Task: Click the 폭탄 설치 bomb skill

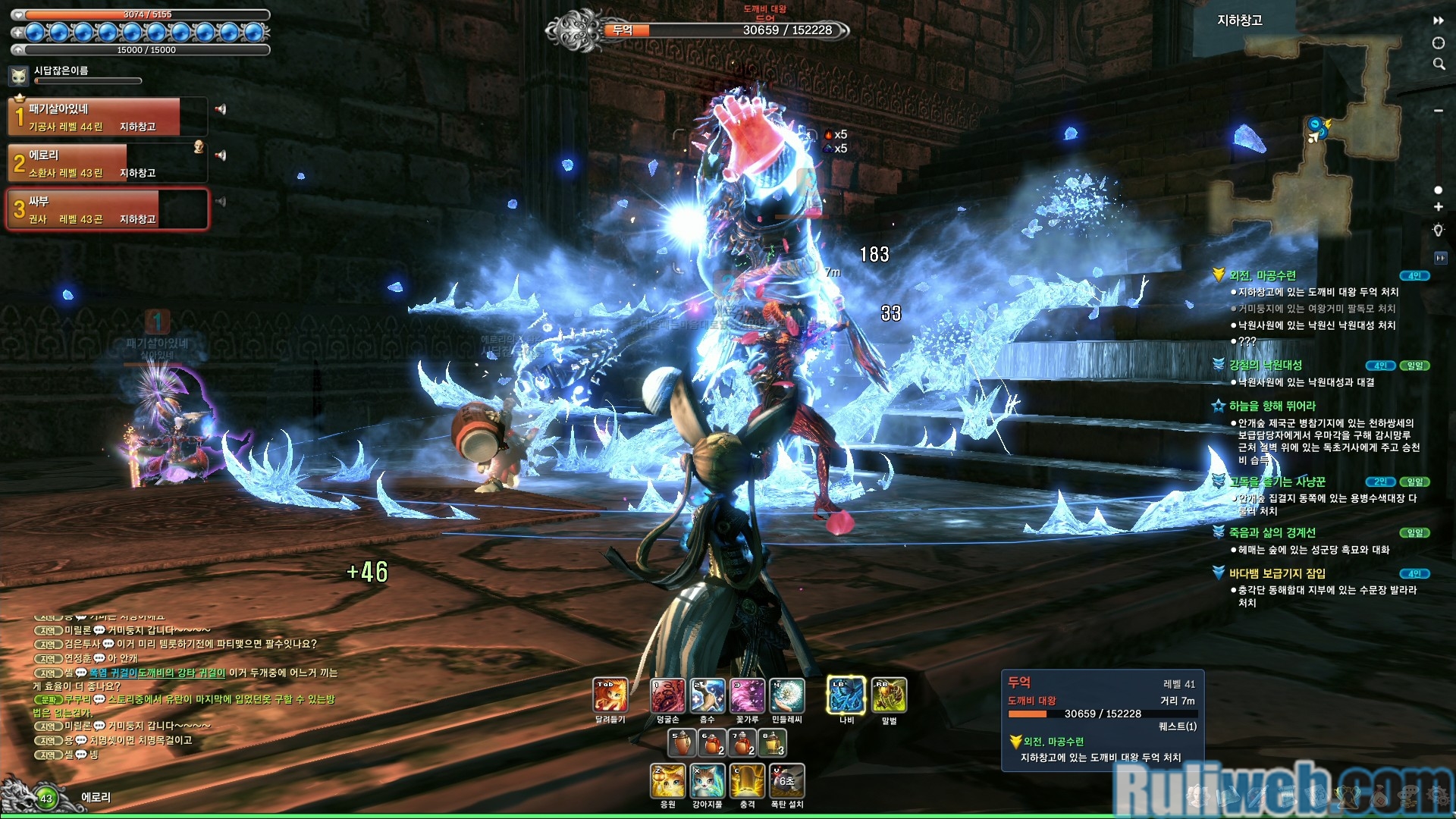Action: point(786,781)
